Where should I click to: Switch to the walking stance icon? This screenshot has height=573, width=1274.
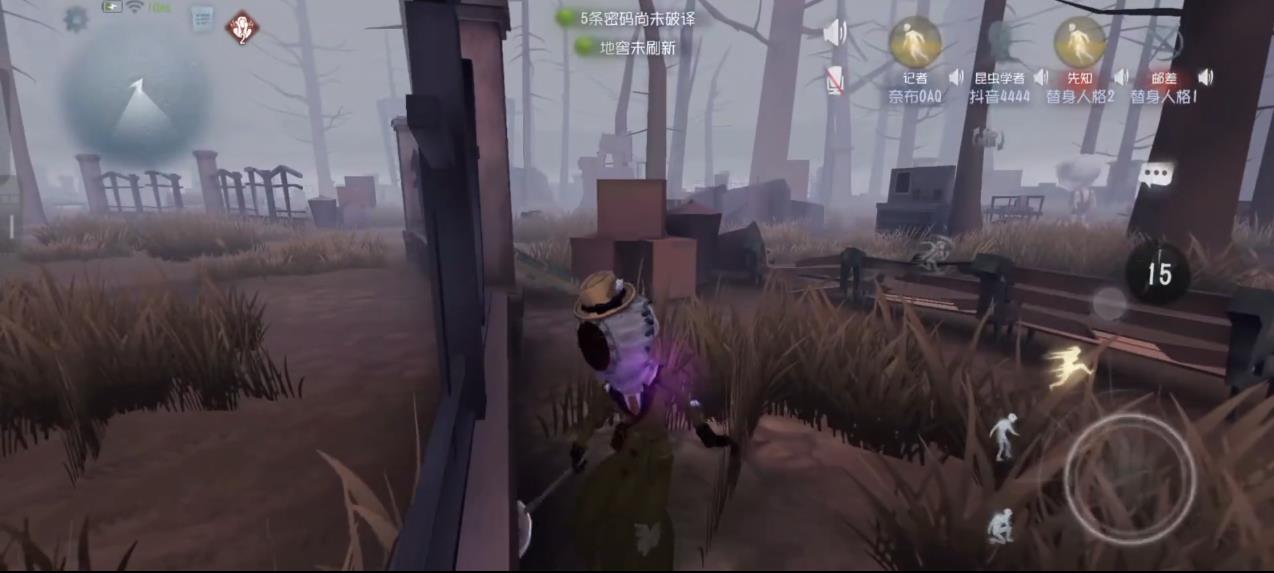pos(1003,436)
